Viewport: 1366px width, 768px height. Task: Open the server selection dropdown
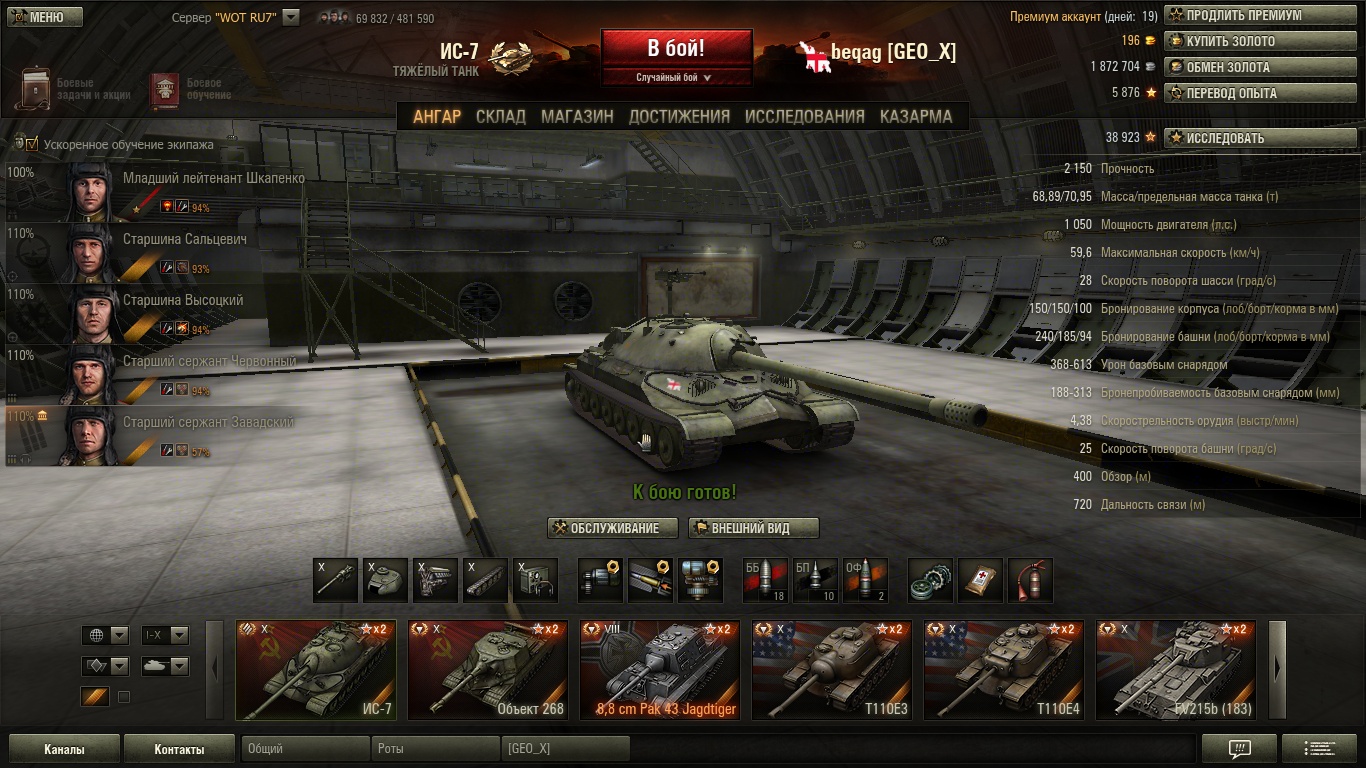point(291,17)
